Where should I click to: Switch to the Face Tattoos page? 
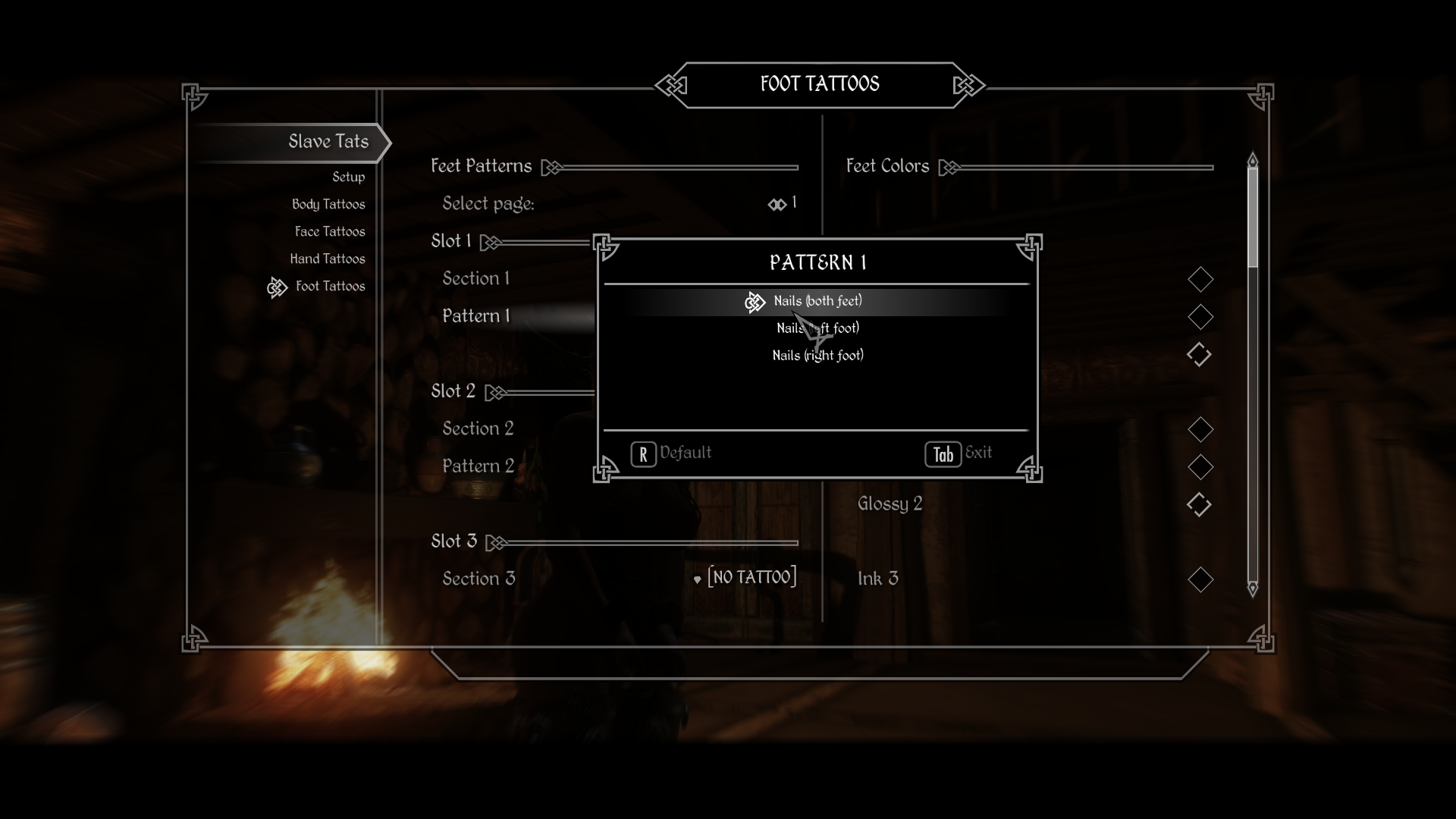click(330, 231)
